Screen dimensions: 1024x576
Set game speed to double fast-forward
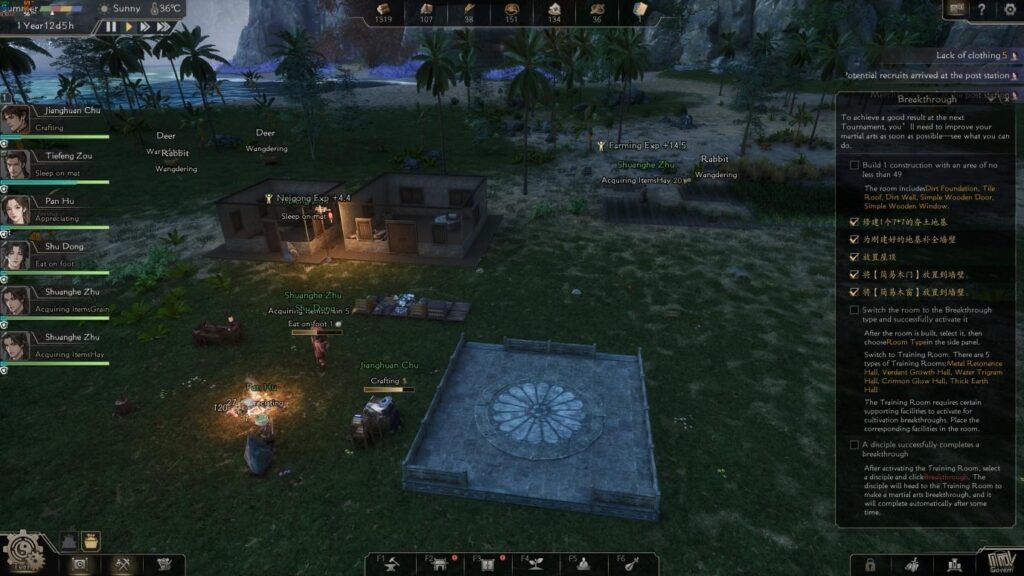click(x=146, y=27)
